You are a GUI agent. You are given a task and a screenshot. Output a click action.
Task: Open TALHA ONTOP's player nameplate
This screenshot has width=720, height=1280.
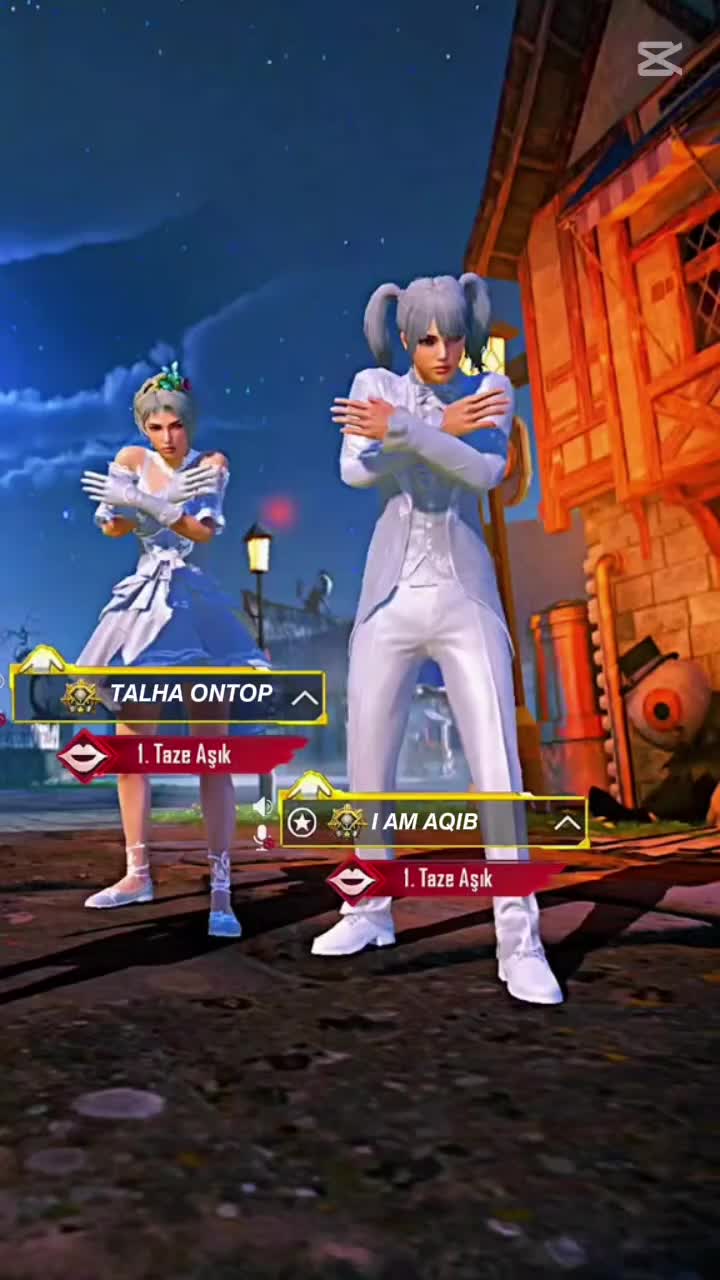[x=190, y=694]
